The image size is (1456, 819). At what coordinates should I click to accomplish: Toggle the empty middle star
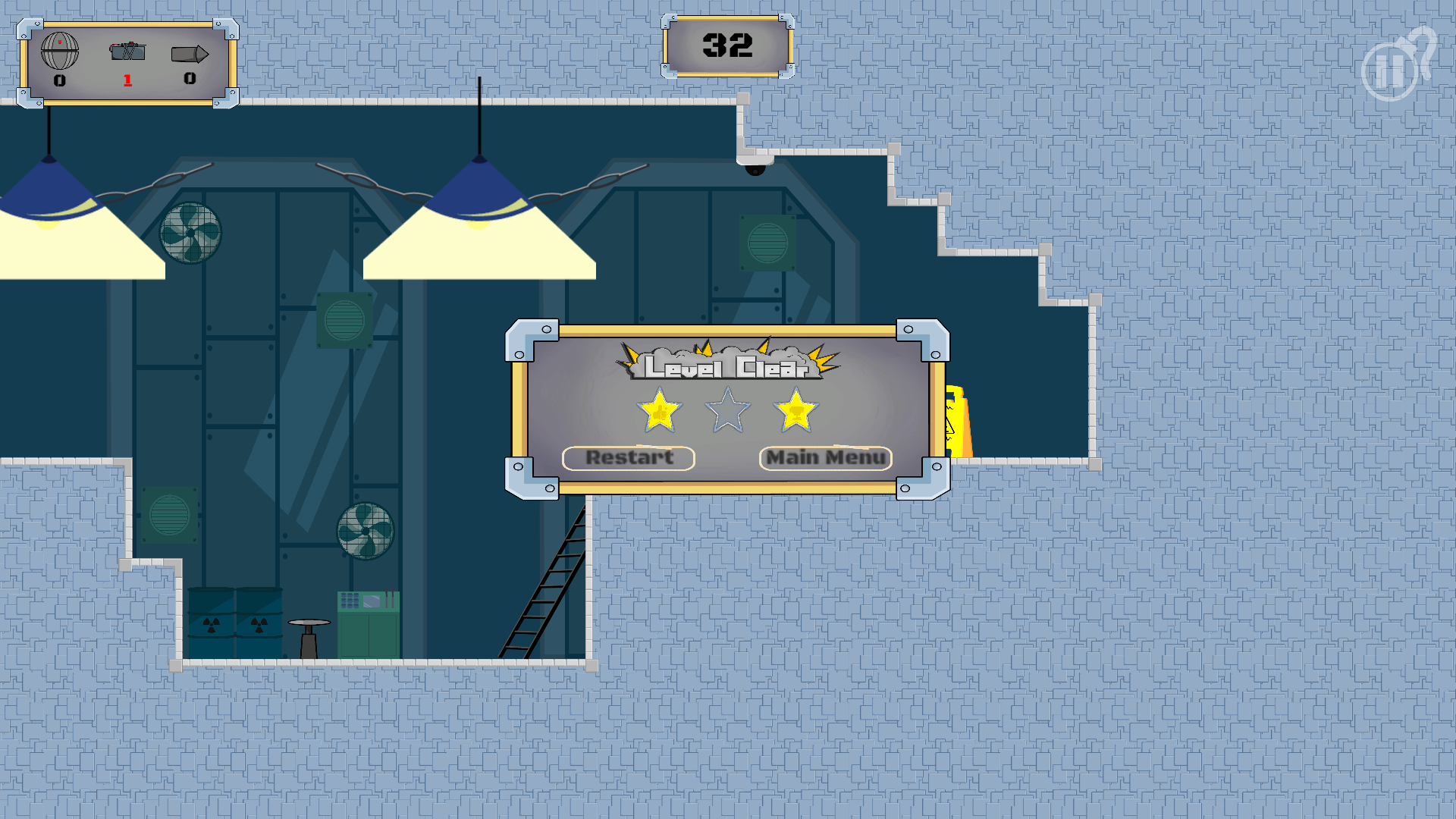coord(728,409)
